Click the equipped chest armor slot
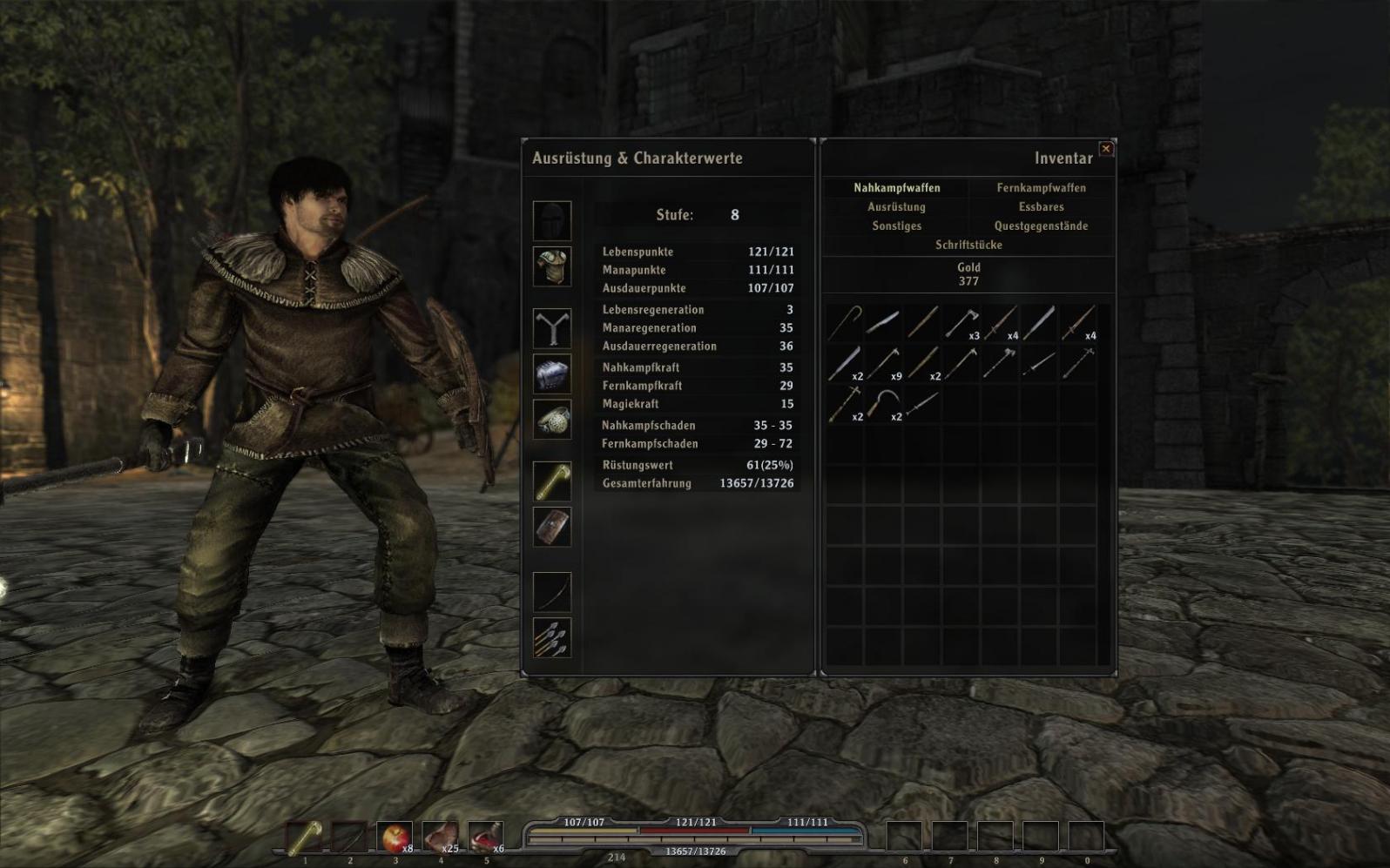The image size is (1390, 868). point(552,266)
